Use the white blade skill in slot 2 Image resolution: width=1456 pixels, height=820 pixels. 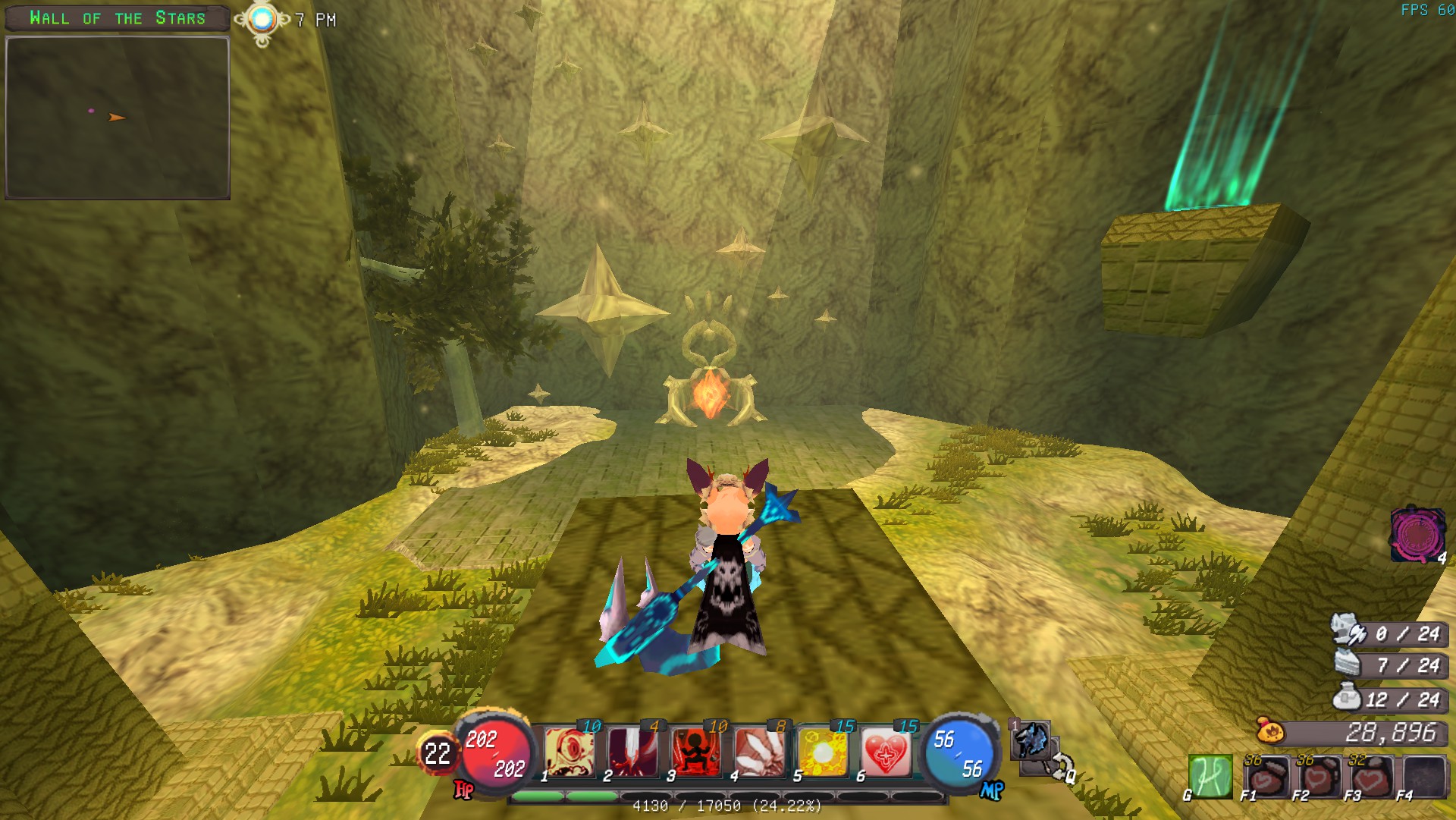[x=632, y=752]
